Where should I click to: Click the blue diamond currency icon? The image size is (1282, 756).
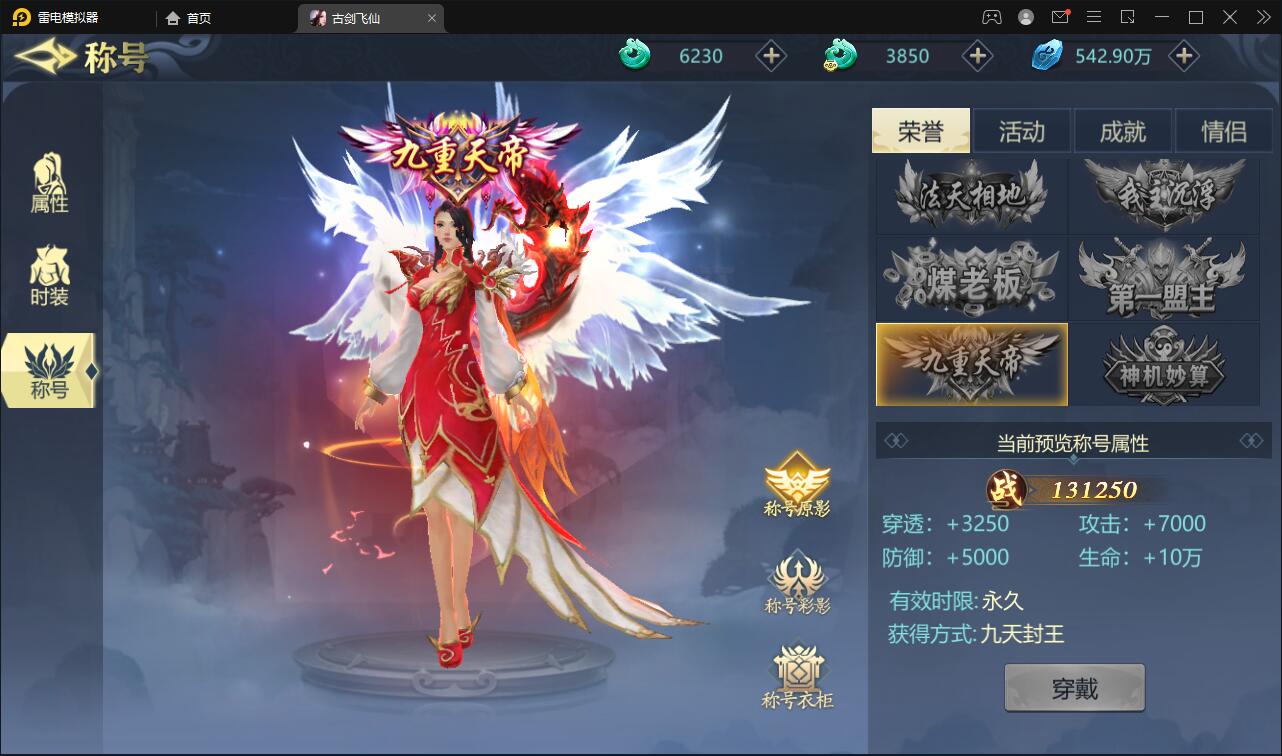pos(1046,57)
